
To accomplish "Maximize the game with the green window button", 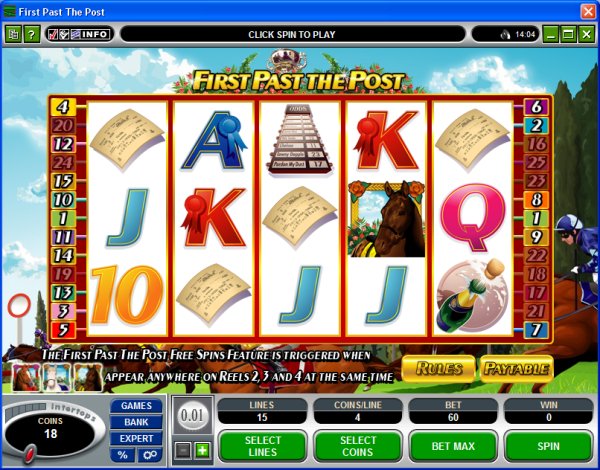I will click(x=568, y=34).
